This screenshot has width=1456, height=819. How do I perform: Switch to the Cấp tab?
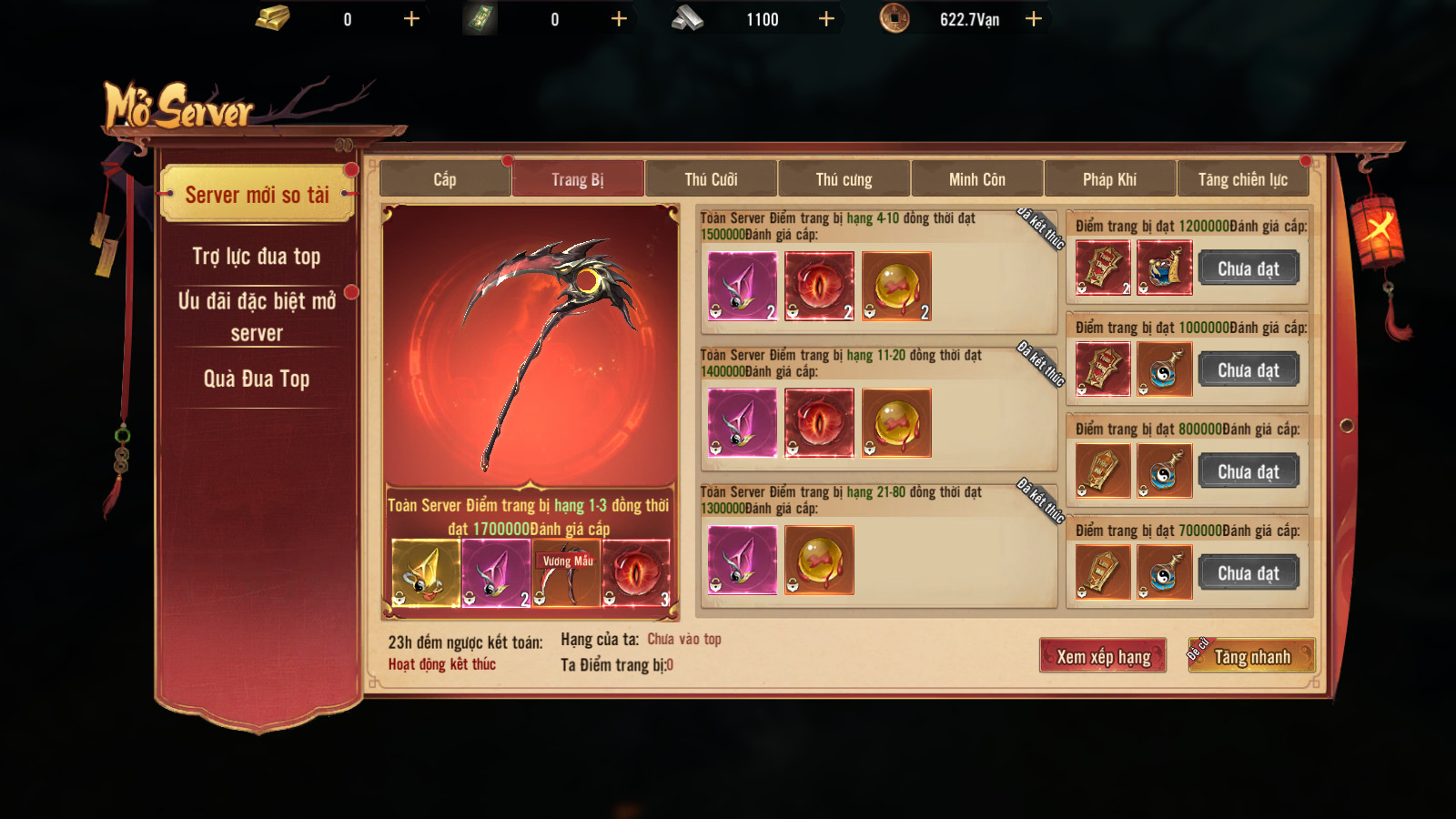pyautogui.click(x=445, y=179)
